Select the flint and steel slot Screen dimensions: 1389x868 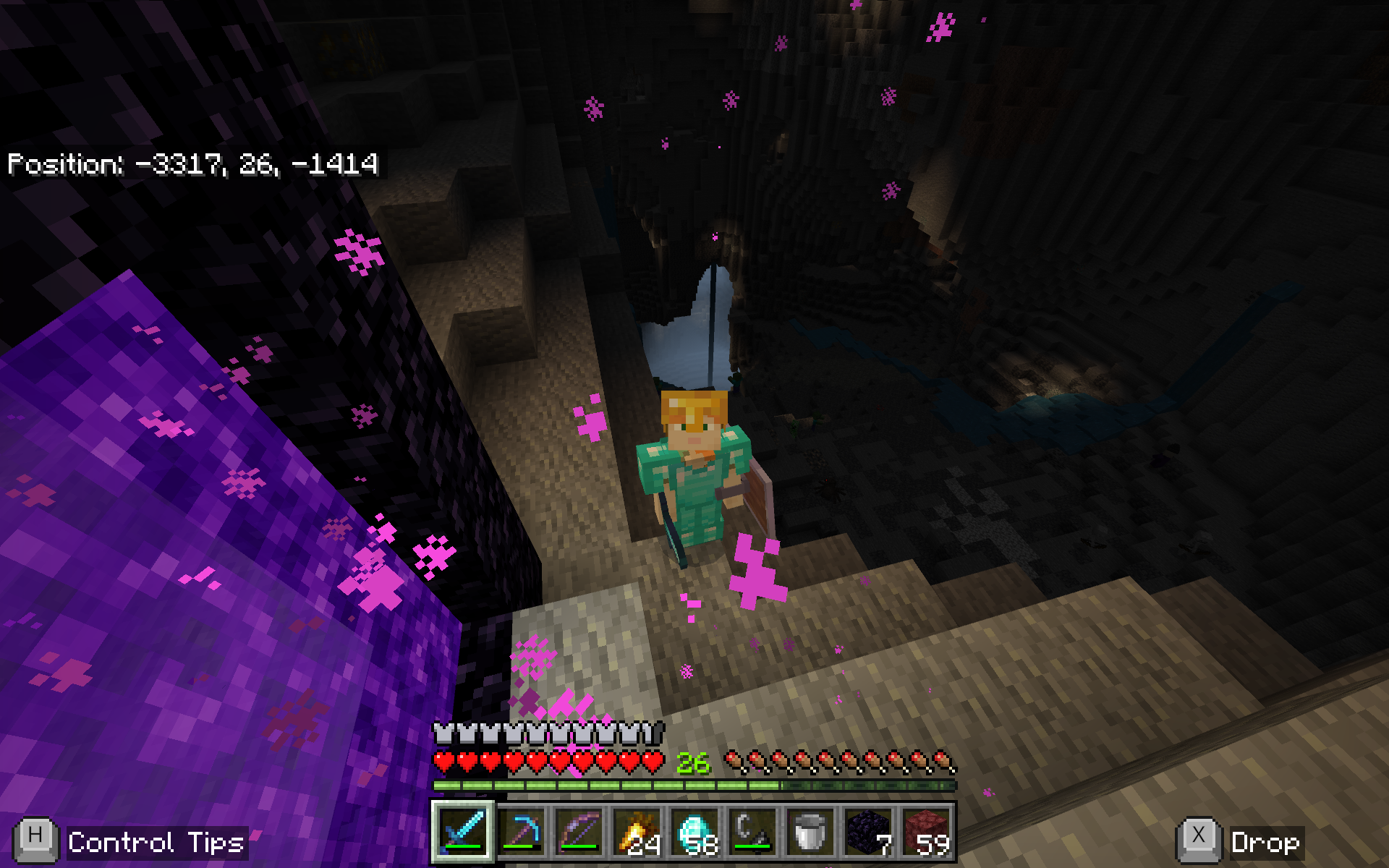pyautogui.click(x=752, y=831)
